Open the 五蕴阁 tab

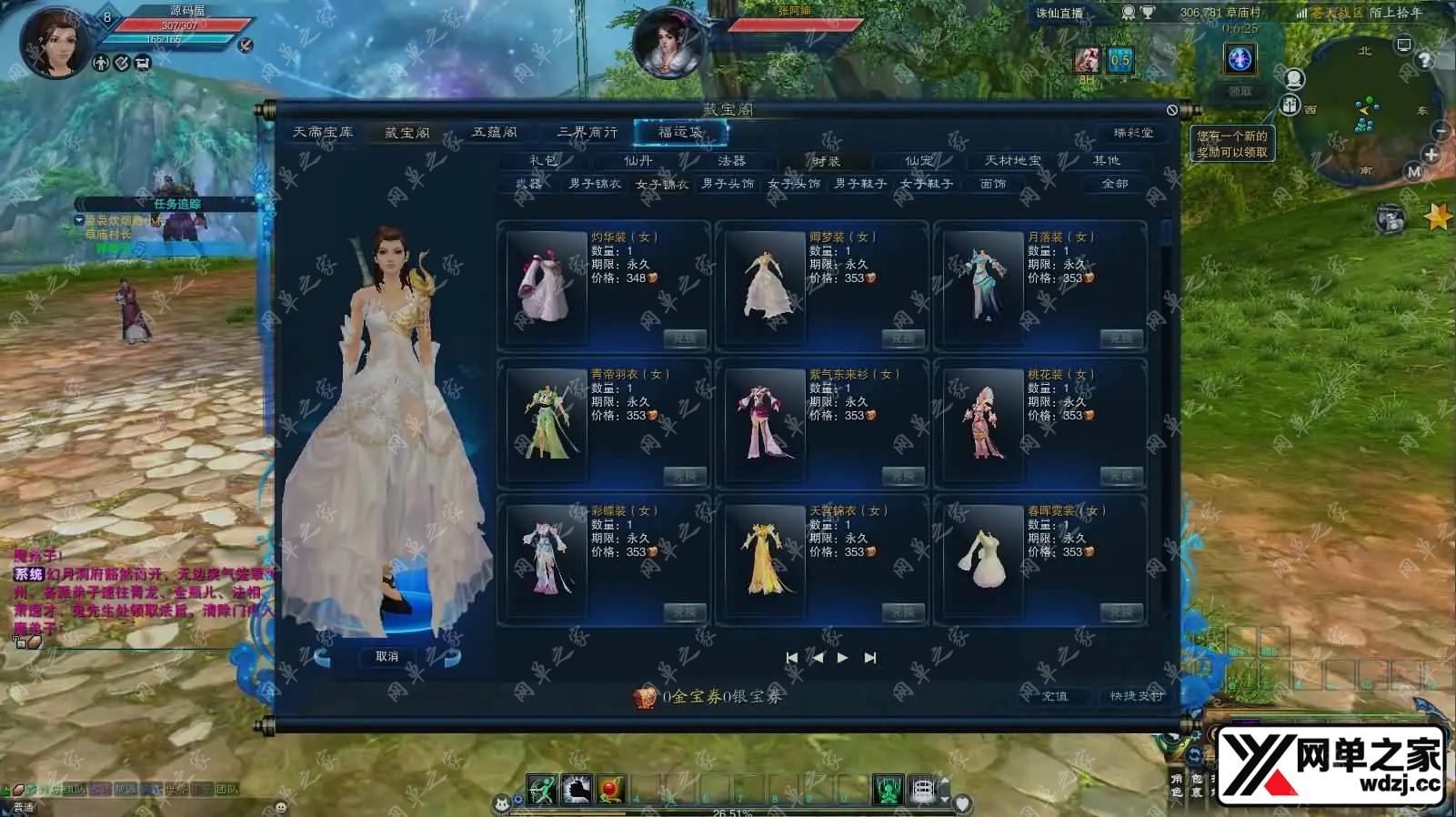point(495,133)
